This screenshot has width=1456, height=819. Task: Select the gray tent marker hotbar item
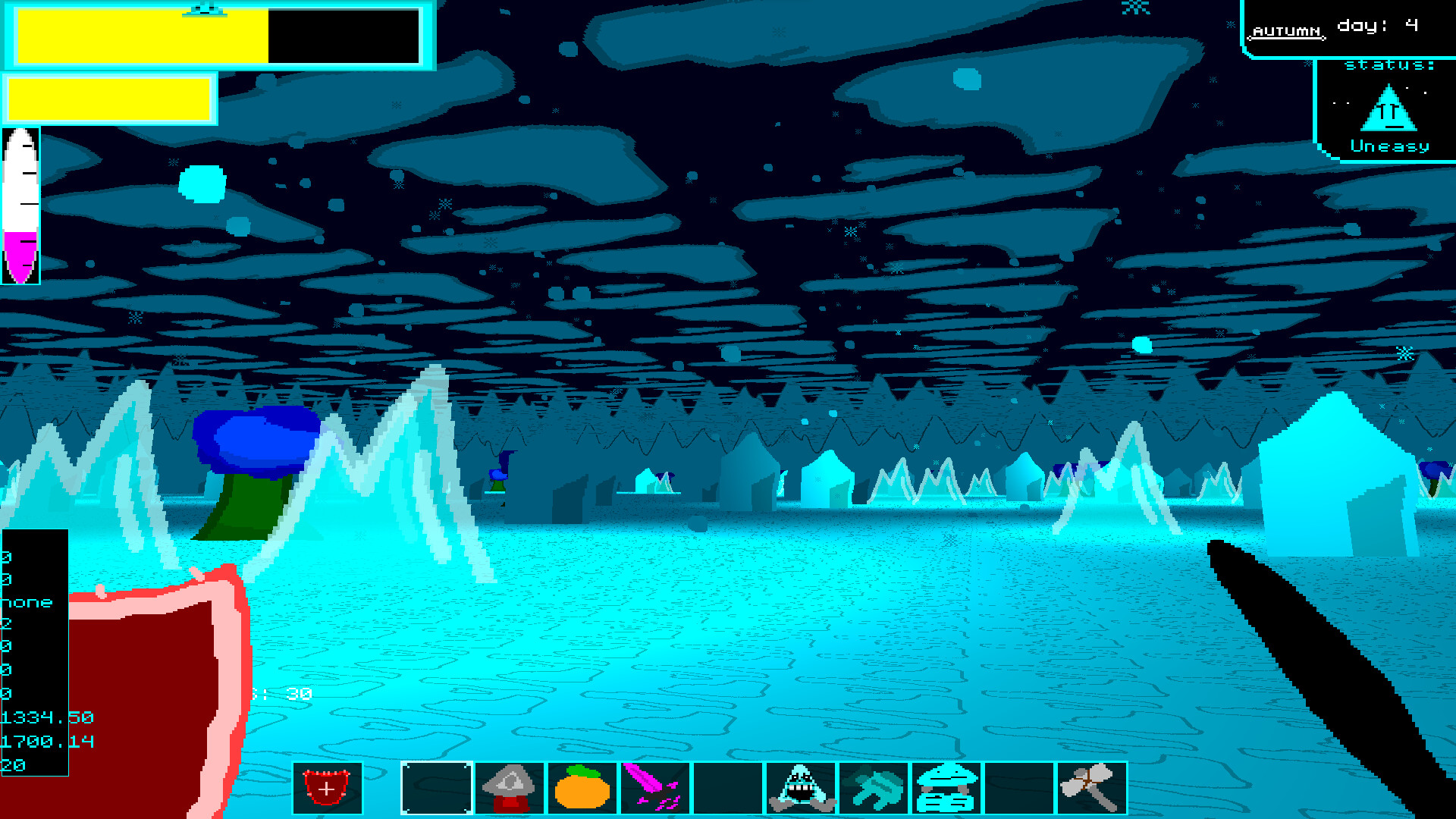point(510,789)
